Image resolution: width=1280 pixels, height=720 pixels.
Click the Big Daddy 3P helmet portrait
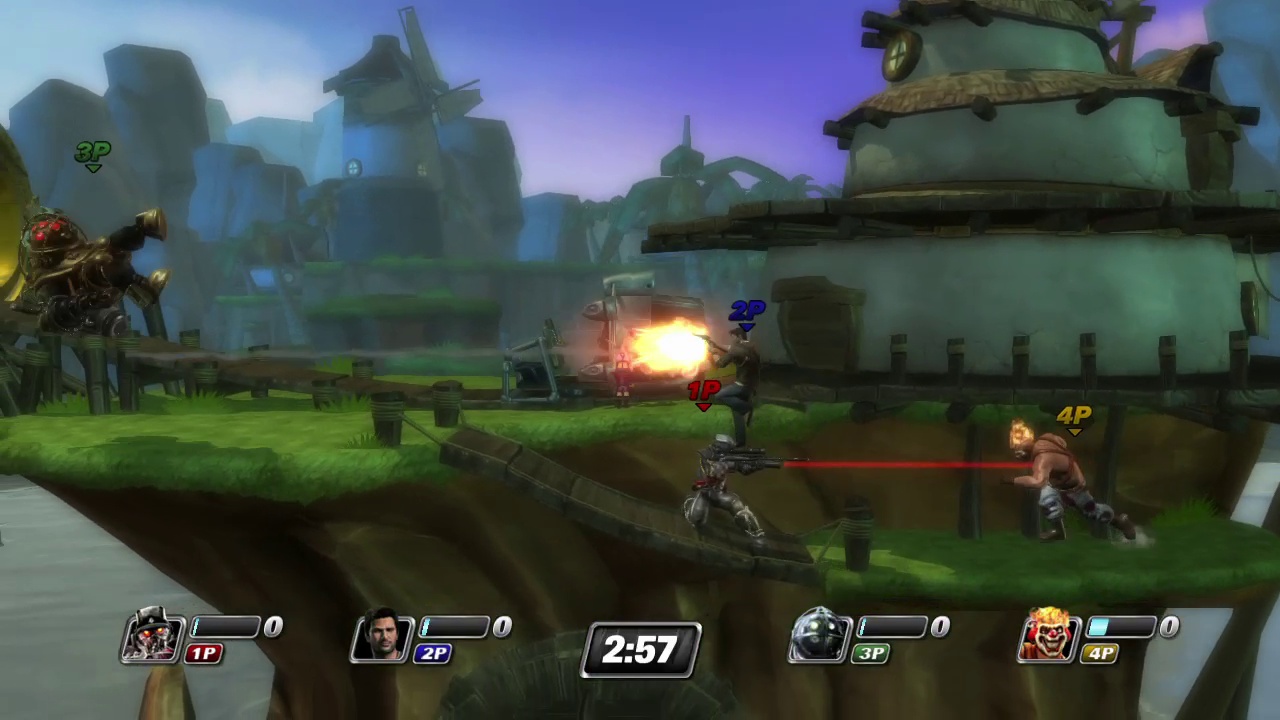(x=820, y=635)
